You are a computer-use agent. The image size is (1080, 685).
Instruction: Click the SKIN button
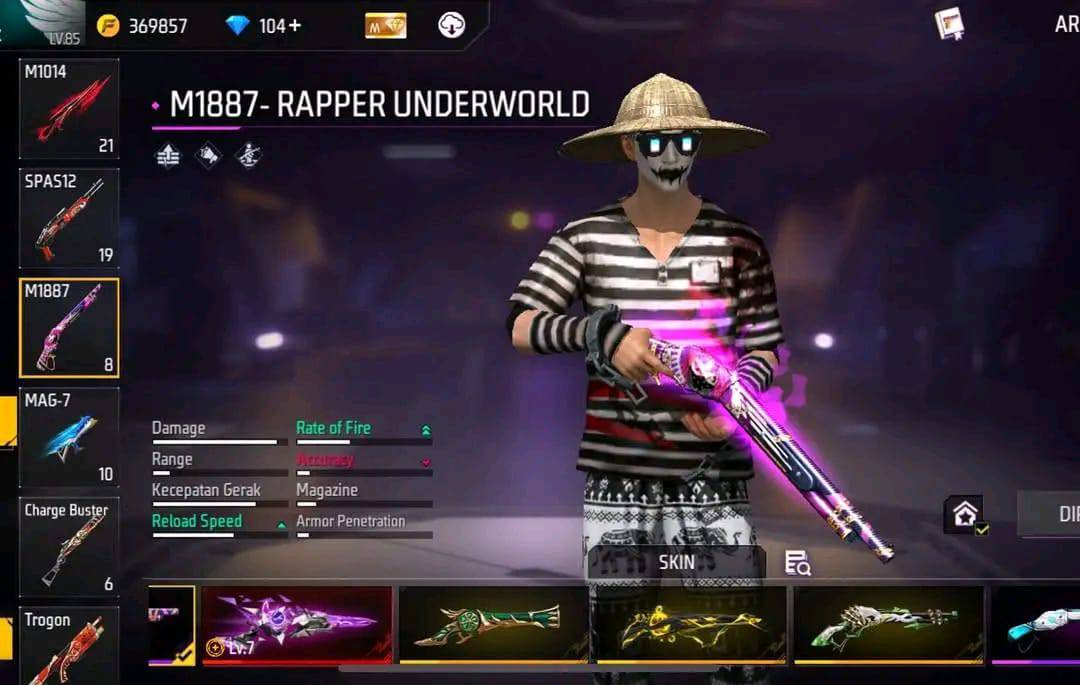coord(676,562)
